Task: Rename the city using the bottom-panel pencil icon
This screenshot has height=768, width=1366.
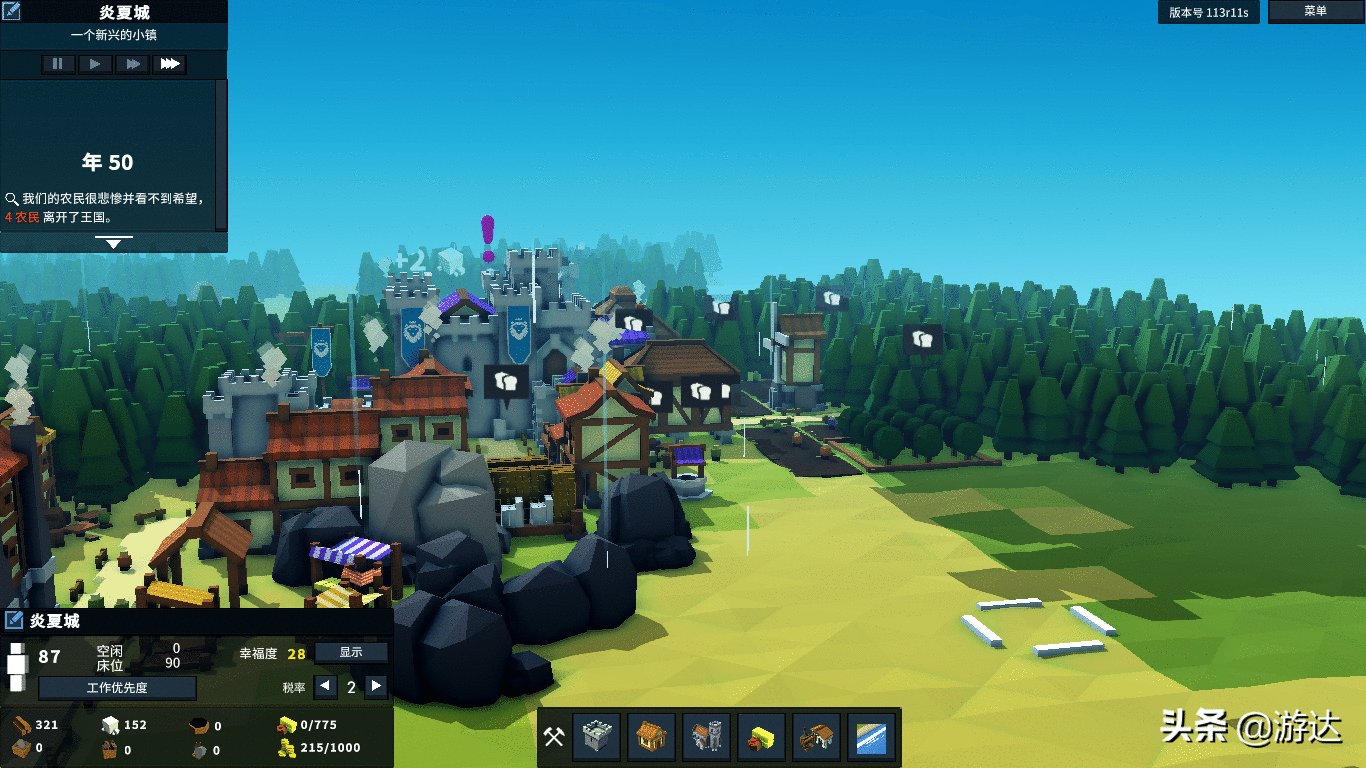Action: (x=14, y=621)
